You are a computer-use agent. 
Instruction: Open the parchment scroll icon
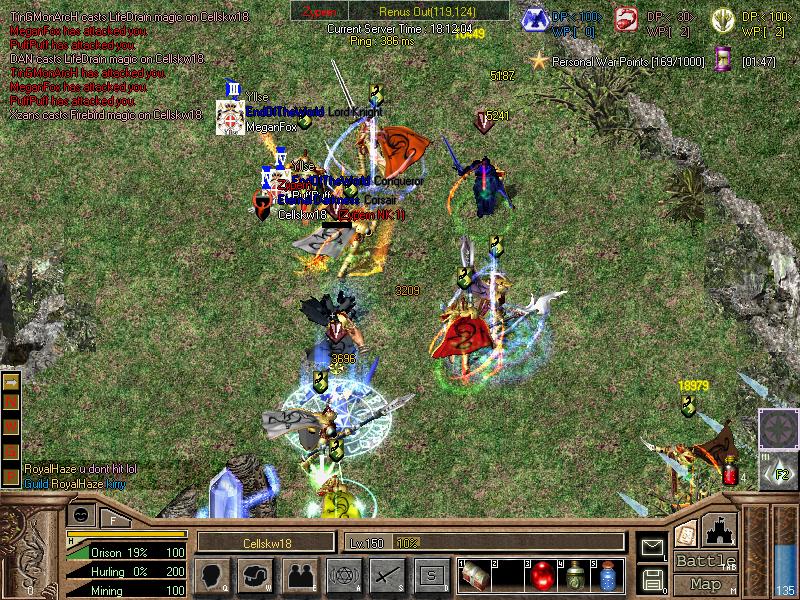coord(686,532)
